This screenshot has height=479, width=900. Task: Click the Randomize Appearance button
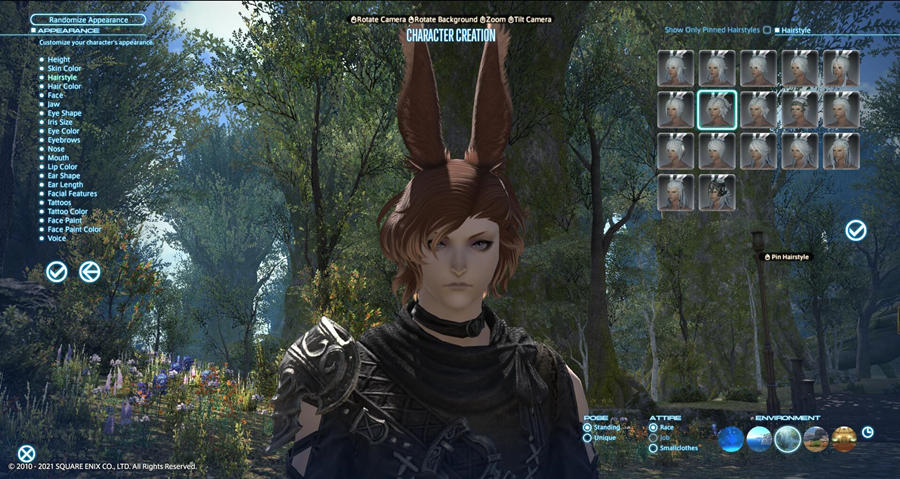pos(88,19)
